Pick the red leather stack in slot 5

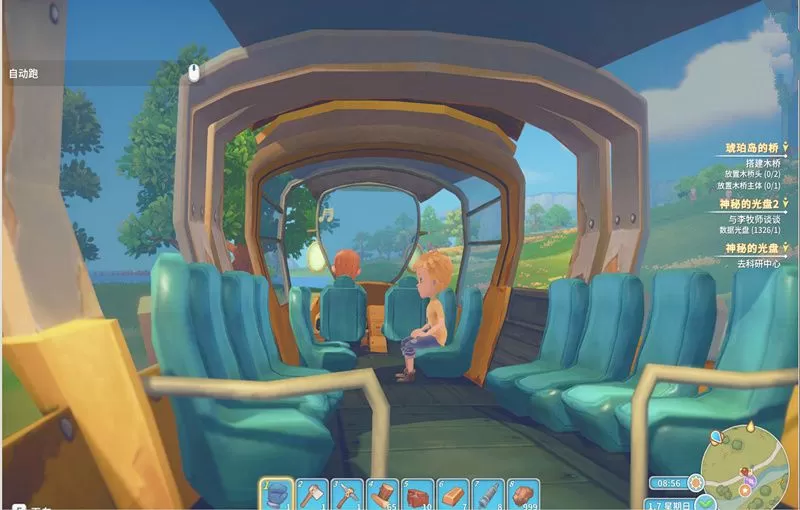(418, 494)
